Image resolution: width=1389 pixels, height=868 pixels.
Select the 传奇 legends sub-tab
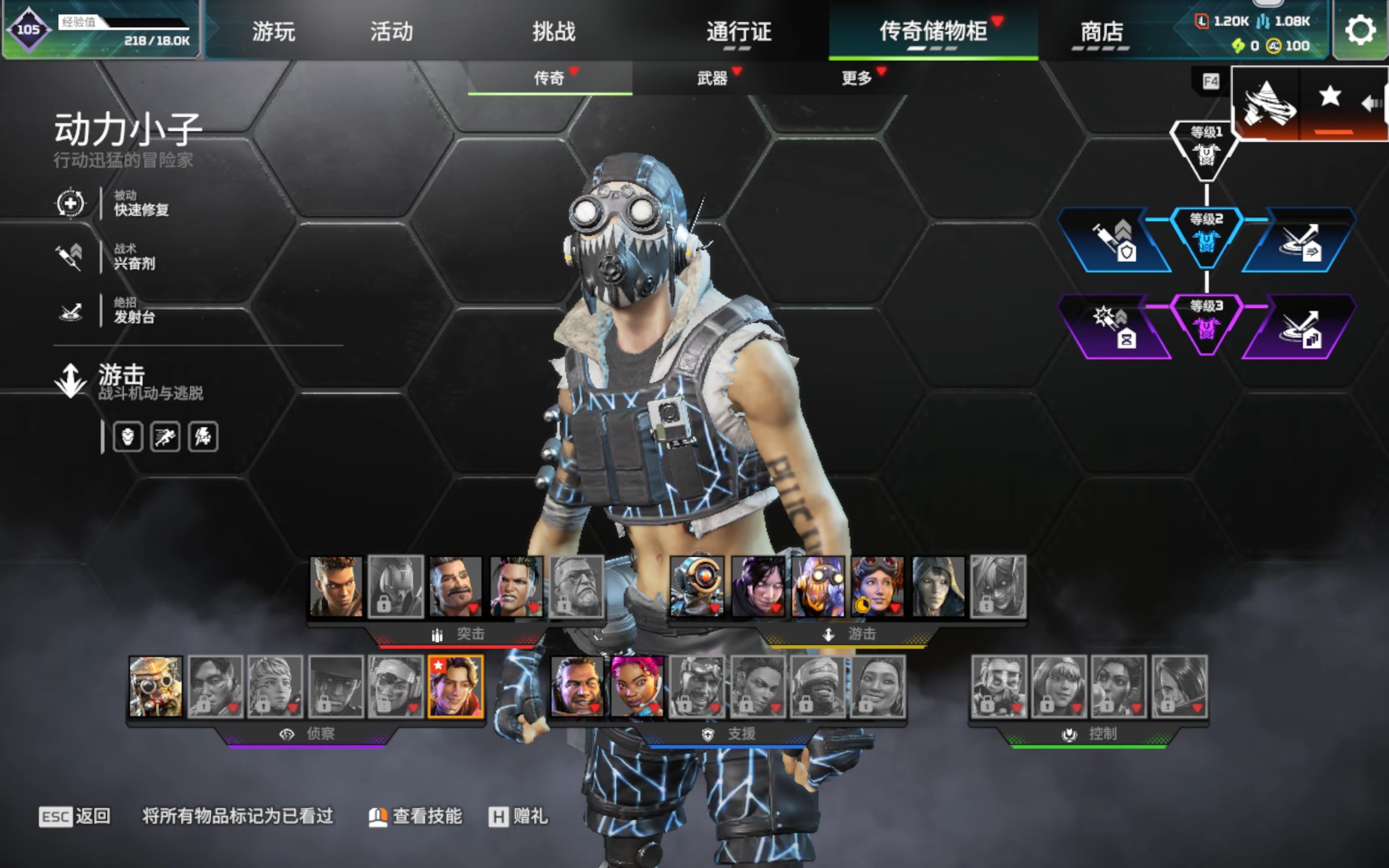[x=549, y=78]
